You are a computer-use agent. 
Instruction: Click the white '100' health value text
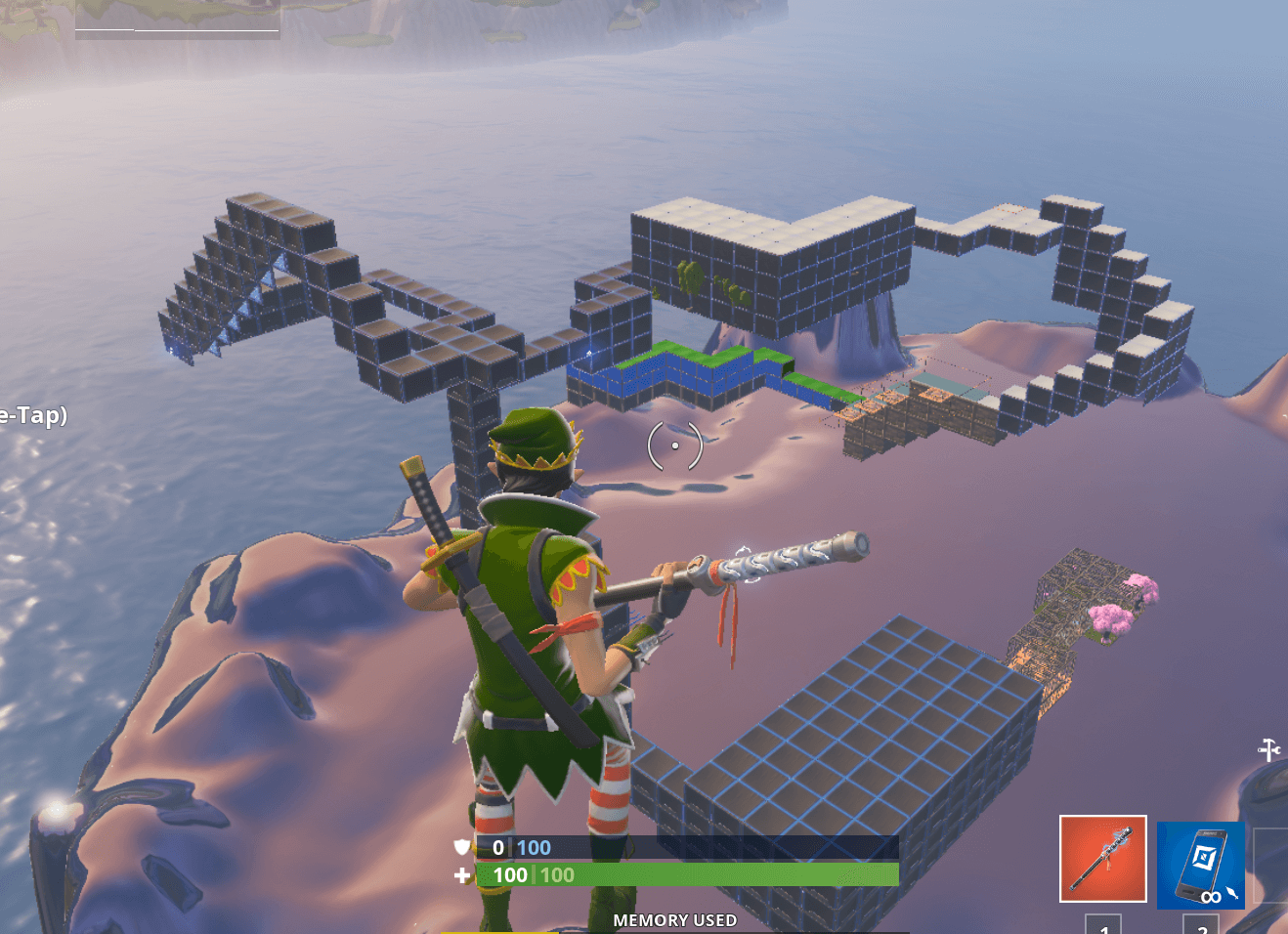(509, 875)
